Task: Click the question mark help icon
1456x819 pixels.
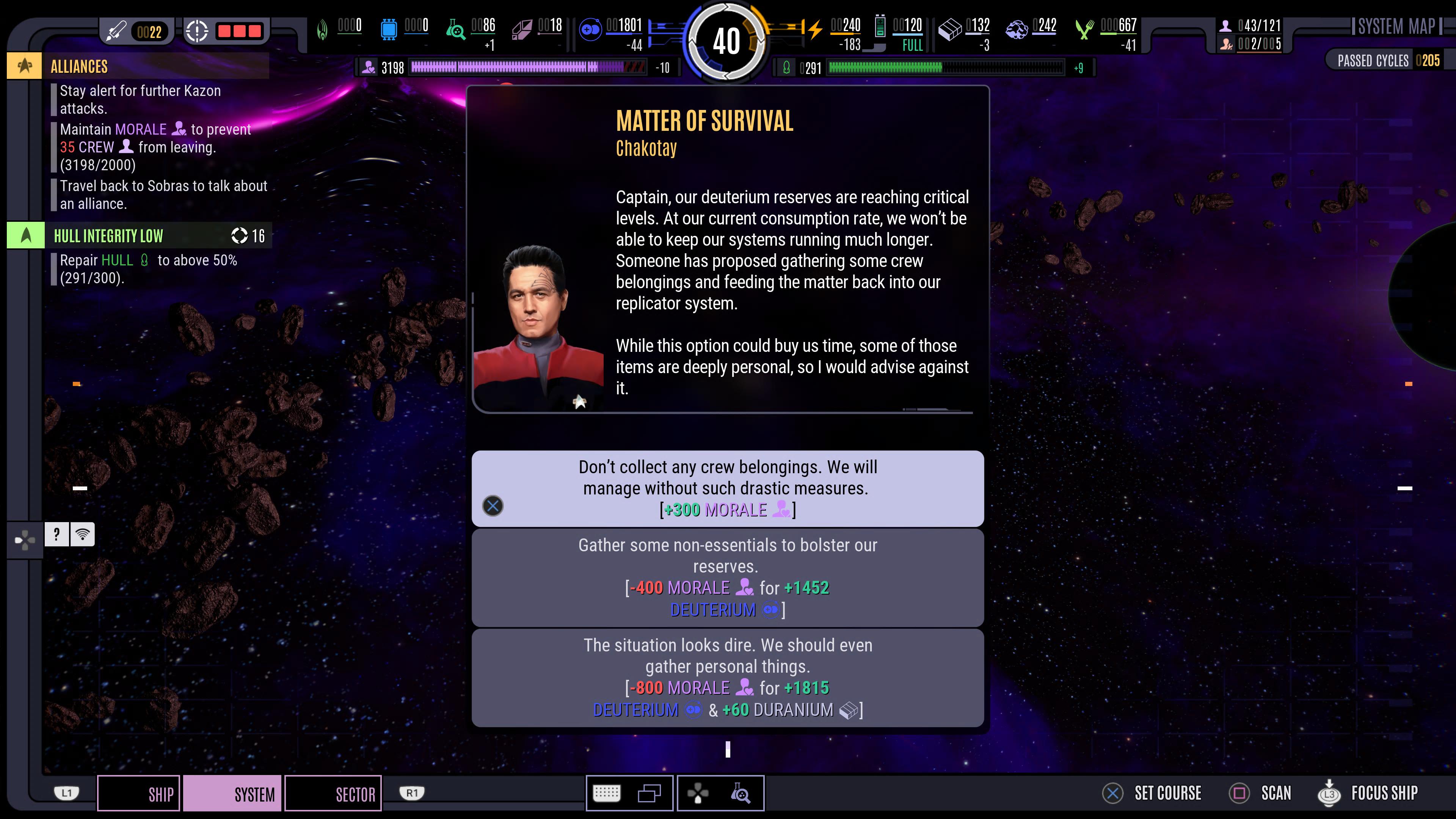Action: pyautogui.click(x=56, y=534)
